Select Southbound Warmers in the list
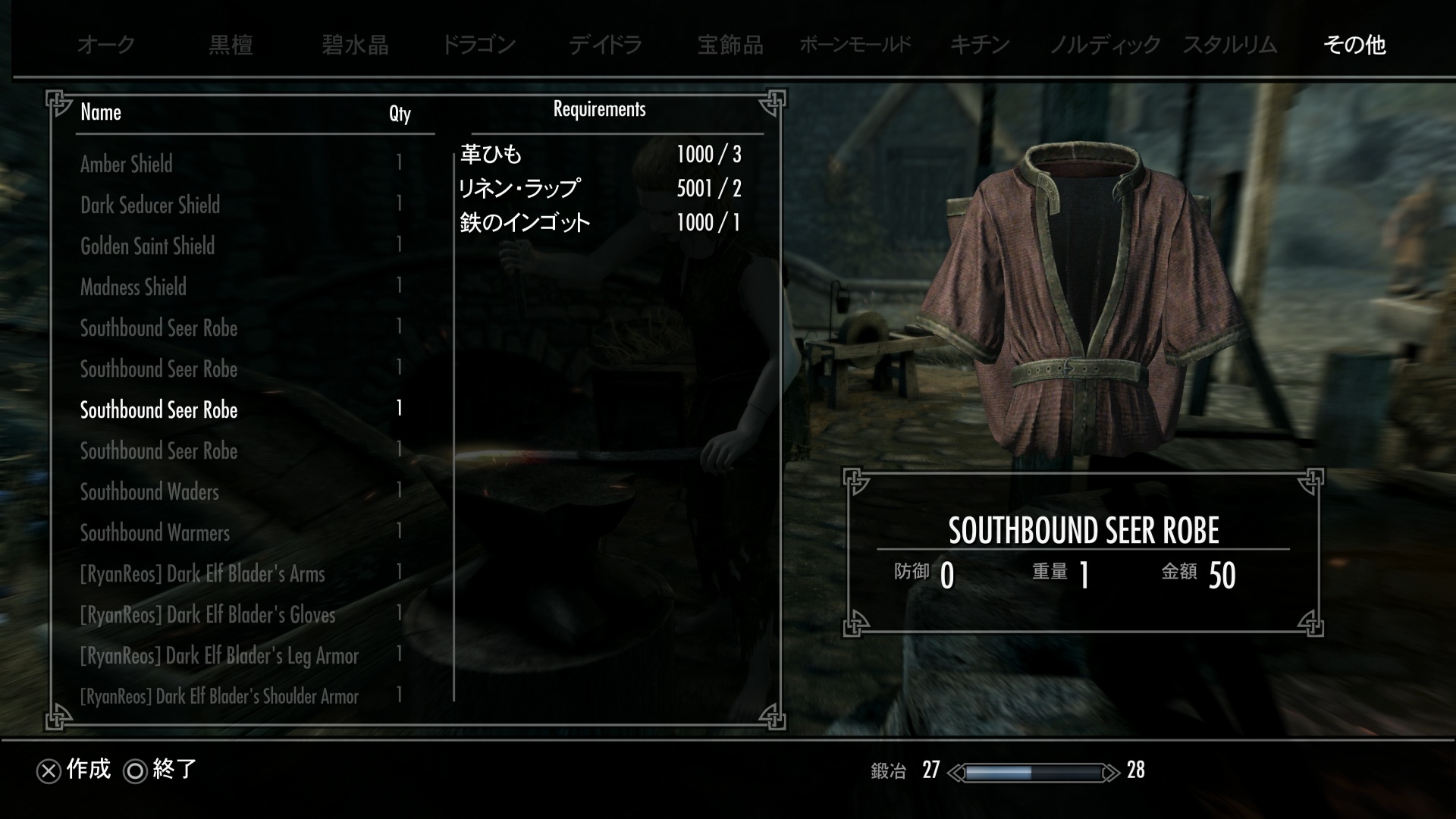The width and height of the screenshot is (1456, 819). pyautogui.click(x=155, y=532)
